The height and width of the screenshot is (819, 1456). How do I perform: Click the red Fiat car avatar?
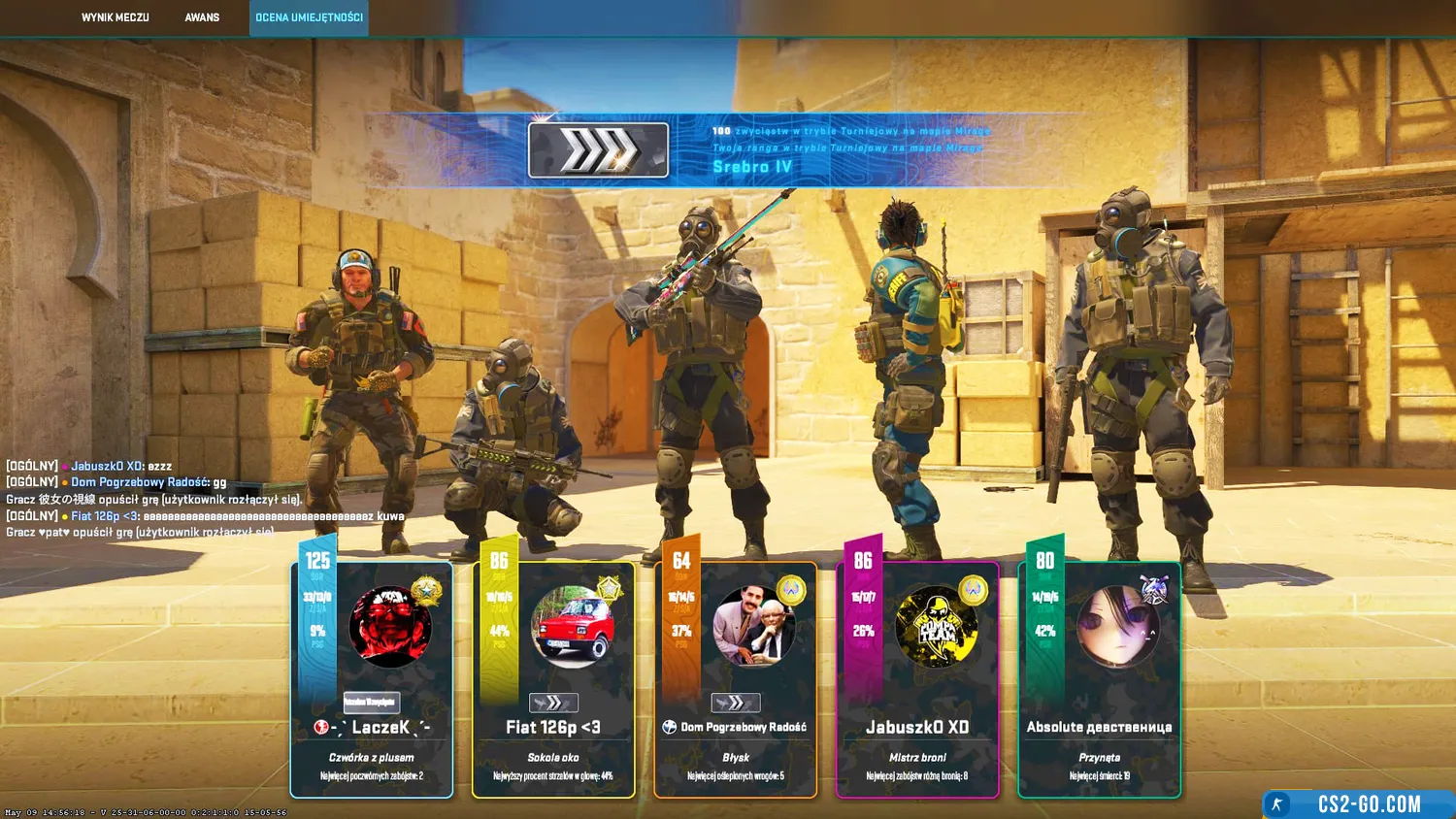573,627
